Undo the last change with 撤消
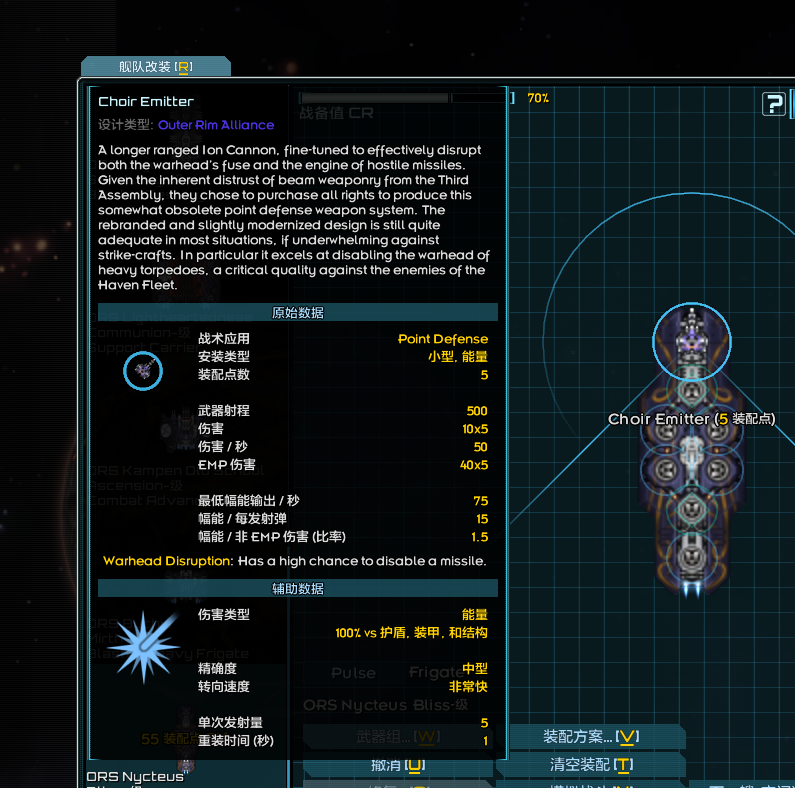 coord(397,765)
